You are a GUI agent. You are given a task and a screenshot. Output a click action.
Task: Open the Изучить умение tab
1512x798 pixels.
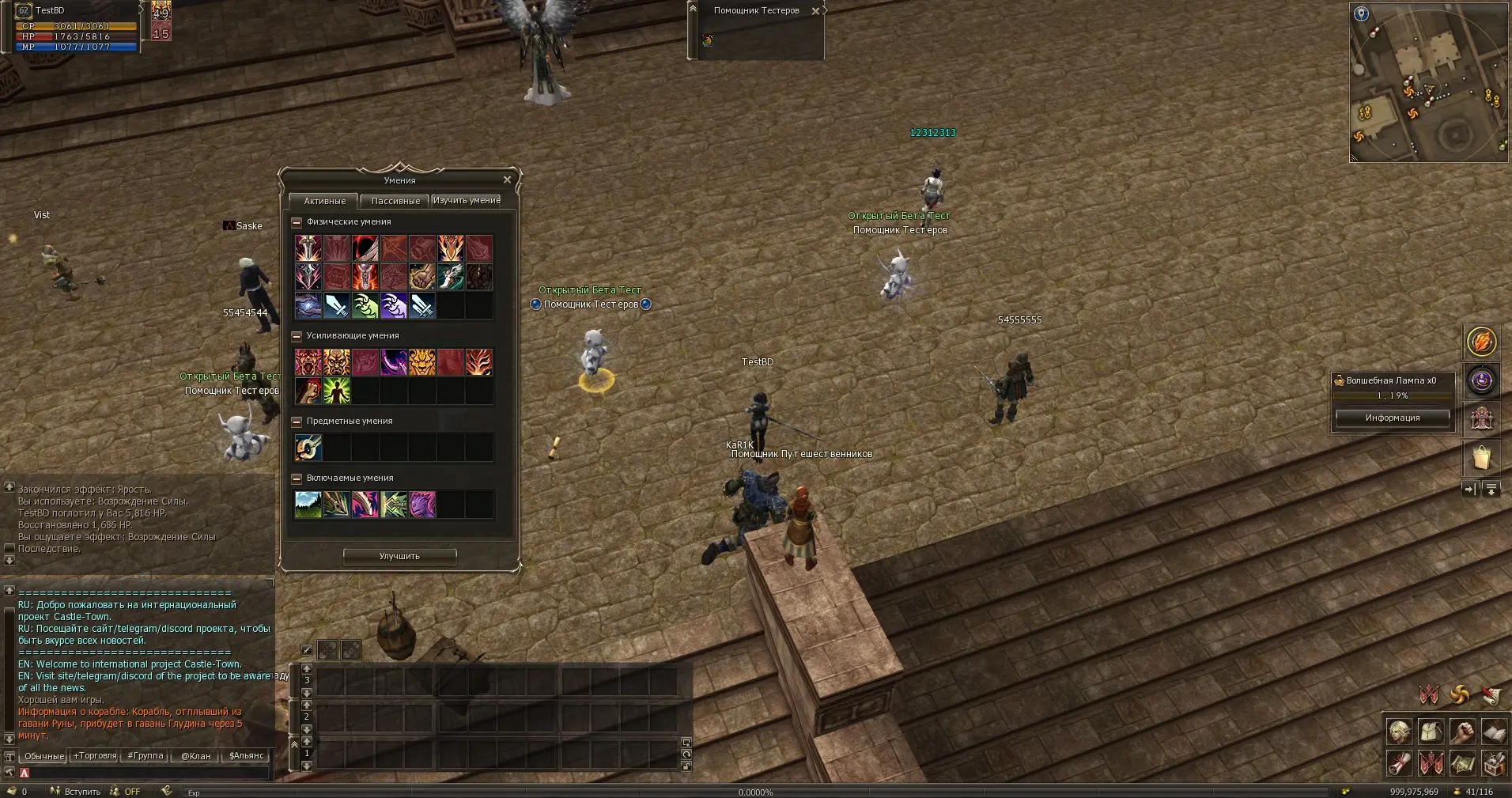point(467,200)
